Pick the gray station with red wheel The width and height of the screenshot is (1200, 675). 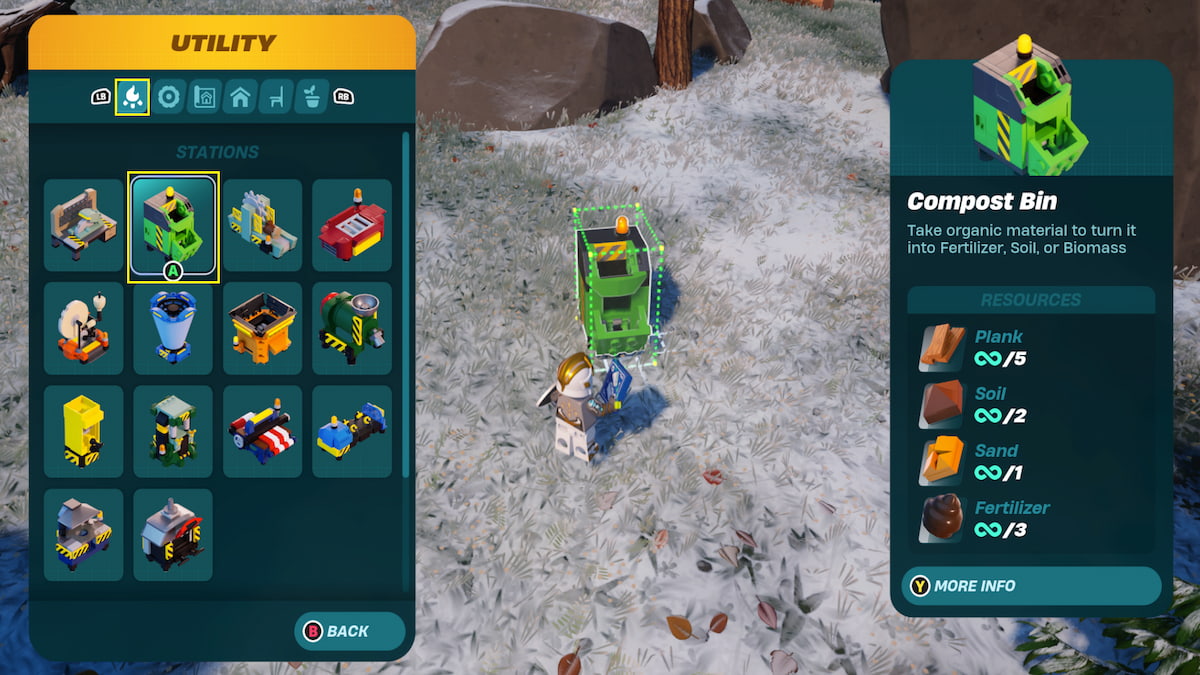[173, 535]
